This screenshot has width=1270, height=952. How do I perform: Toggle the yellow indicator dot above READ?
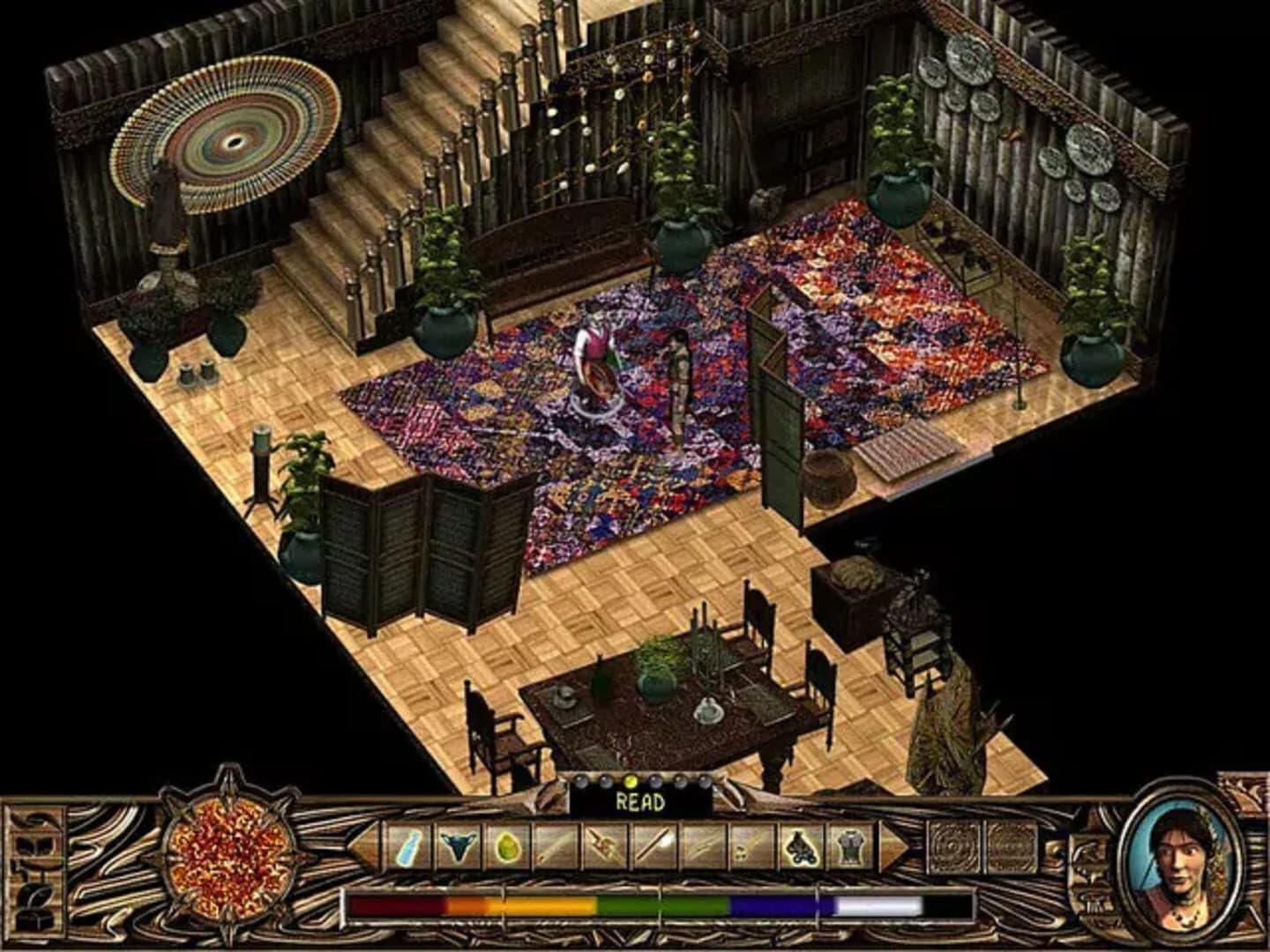[631, 782]
